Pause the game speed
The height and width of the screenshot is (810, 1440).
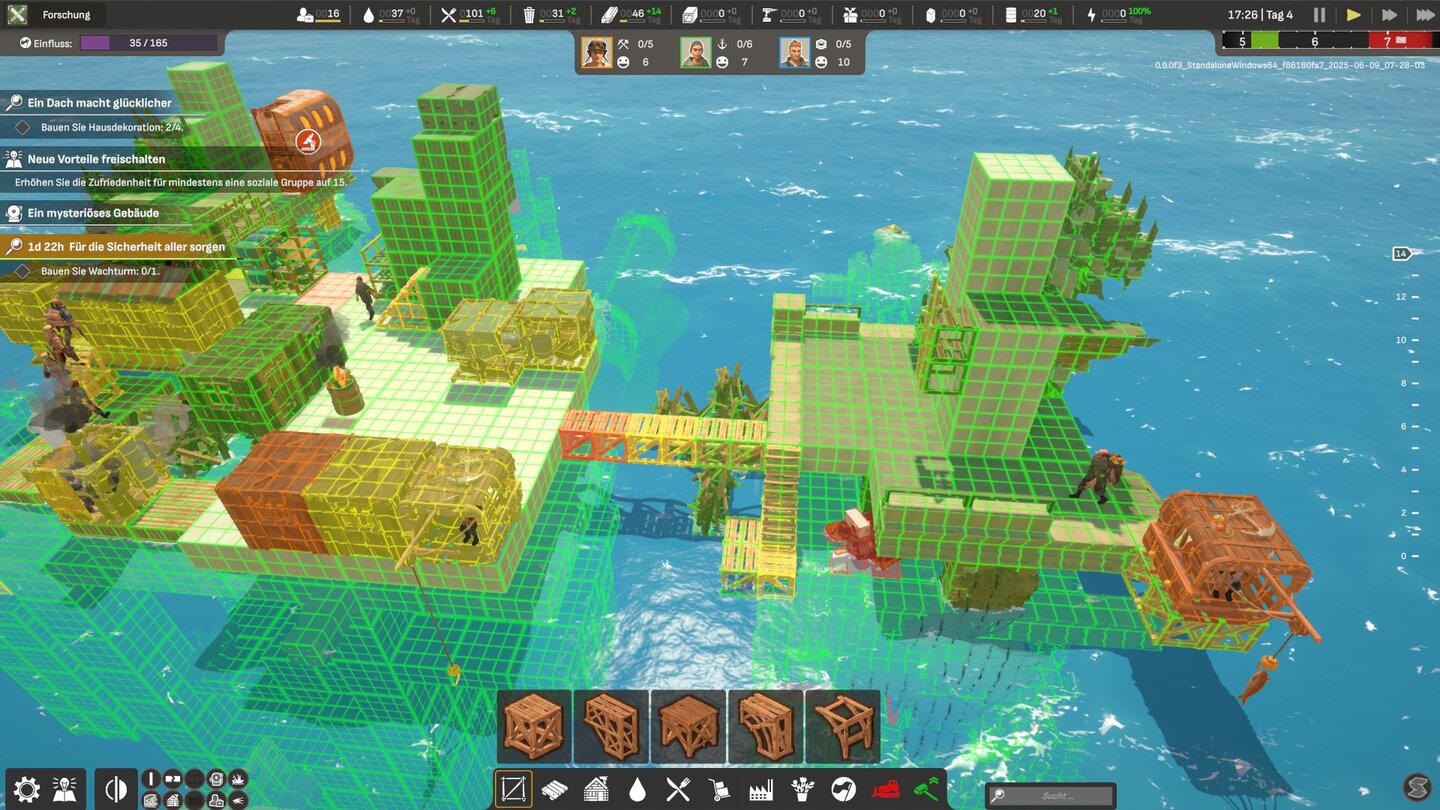1319,15
